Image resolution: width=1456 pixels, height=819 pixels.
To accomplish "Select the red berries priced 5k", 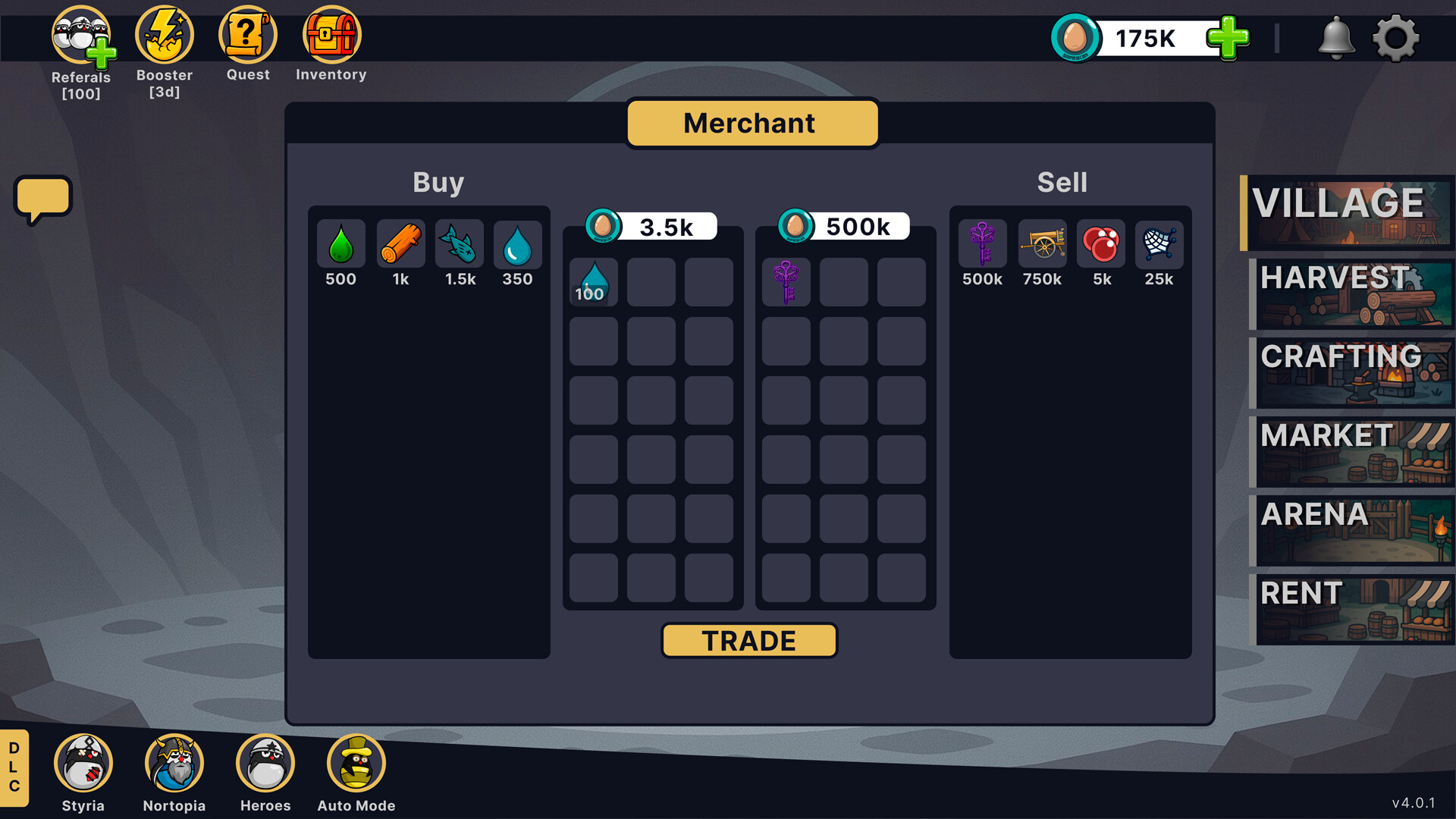I will coord(1100,244).
